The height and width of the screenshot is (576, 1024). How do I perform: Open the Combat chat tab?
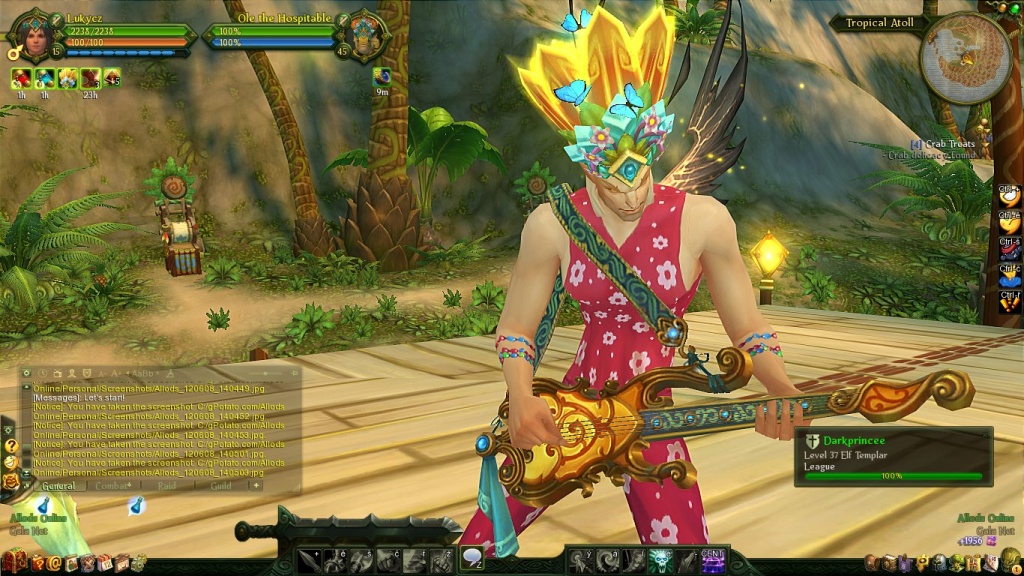point(114,486)
